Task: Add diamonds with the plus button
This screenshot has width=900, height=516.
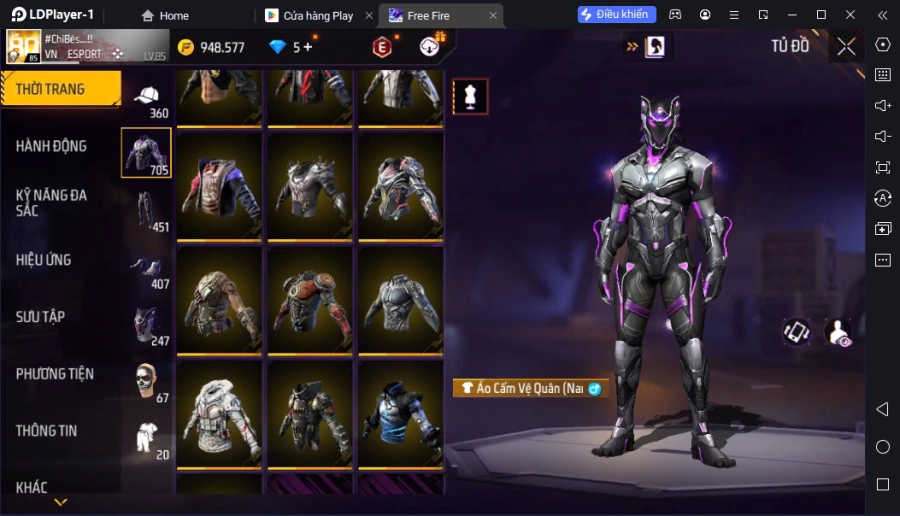Action: click(307, 47)
